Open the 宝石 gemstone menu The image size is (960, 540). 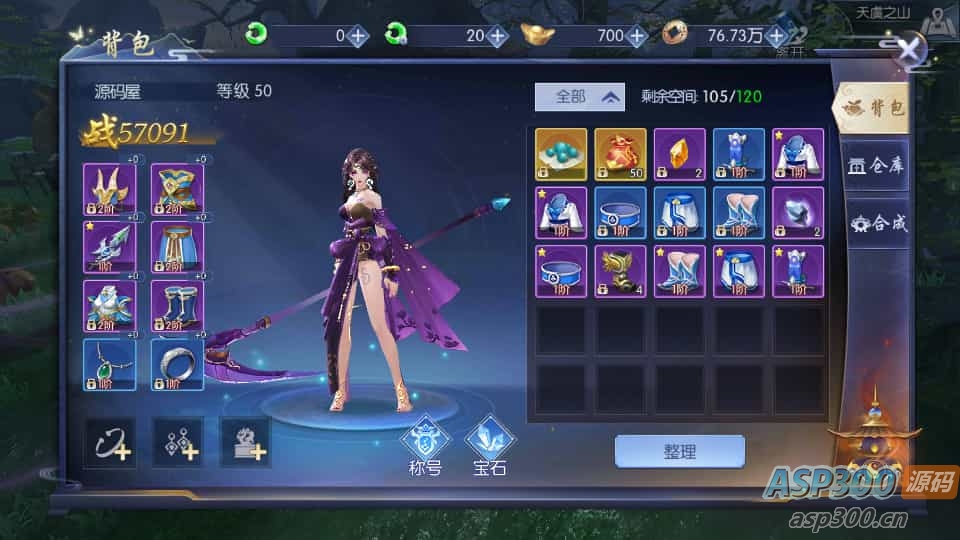tap(490, 444)
